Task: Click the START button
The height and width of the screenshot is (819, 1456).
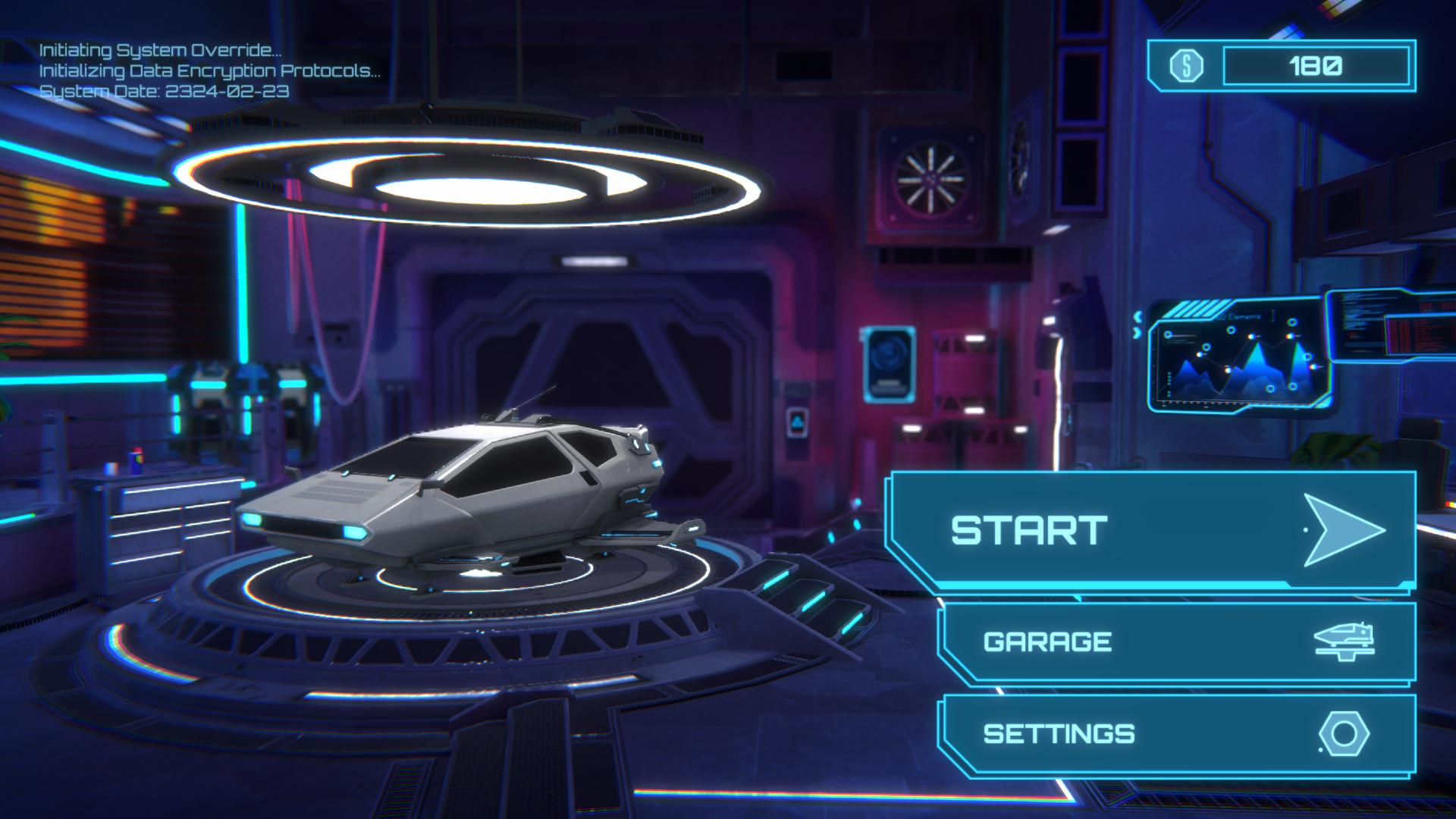Action: [1151, 529]
